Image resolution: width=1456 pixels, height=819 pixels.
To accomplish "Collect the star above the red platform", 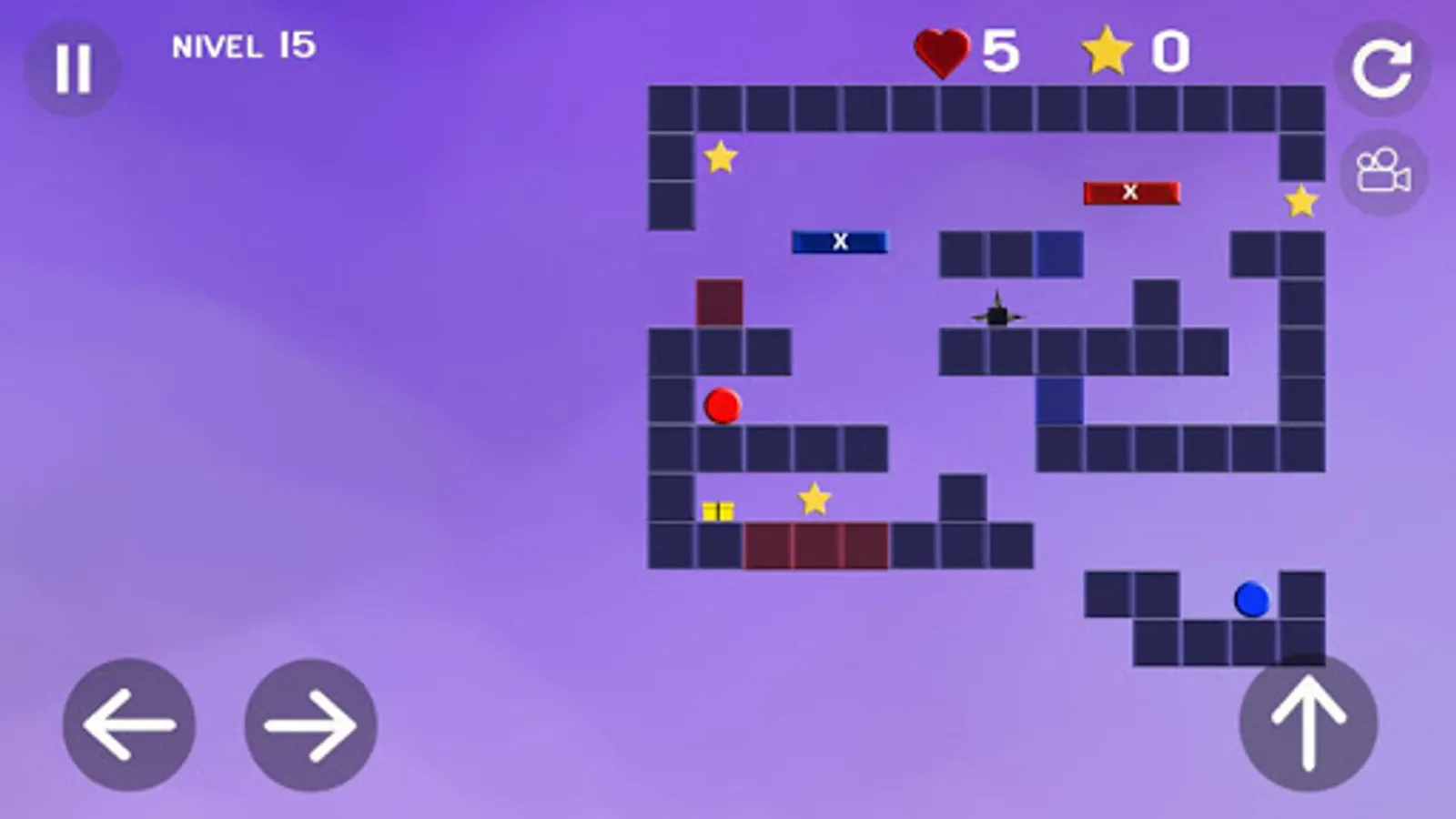I will [x=815, y=499].
